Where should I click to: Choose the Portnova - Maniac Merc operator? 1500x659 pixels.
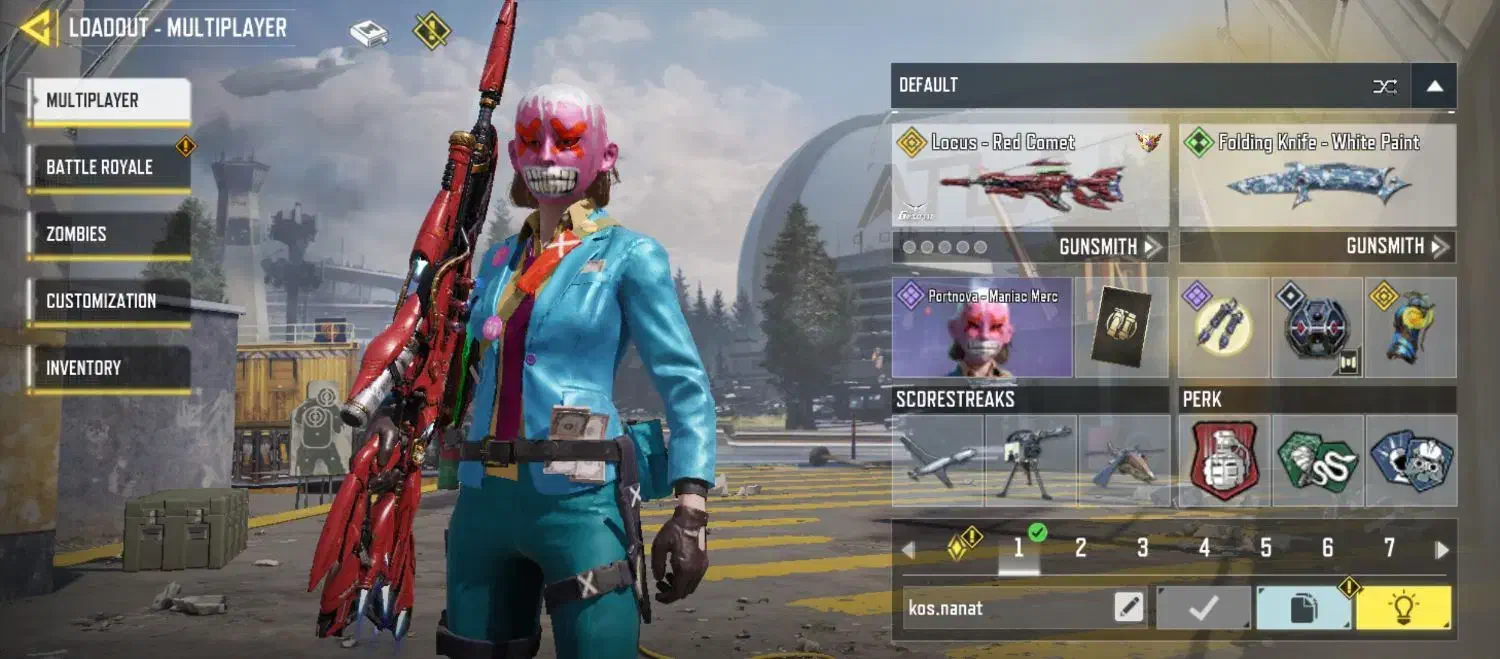coord(981,328)
